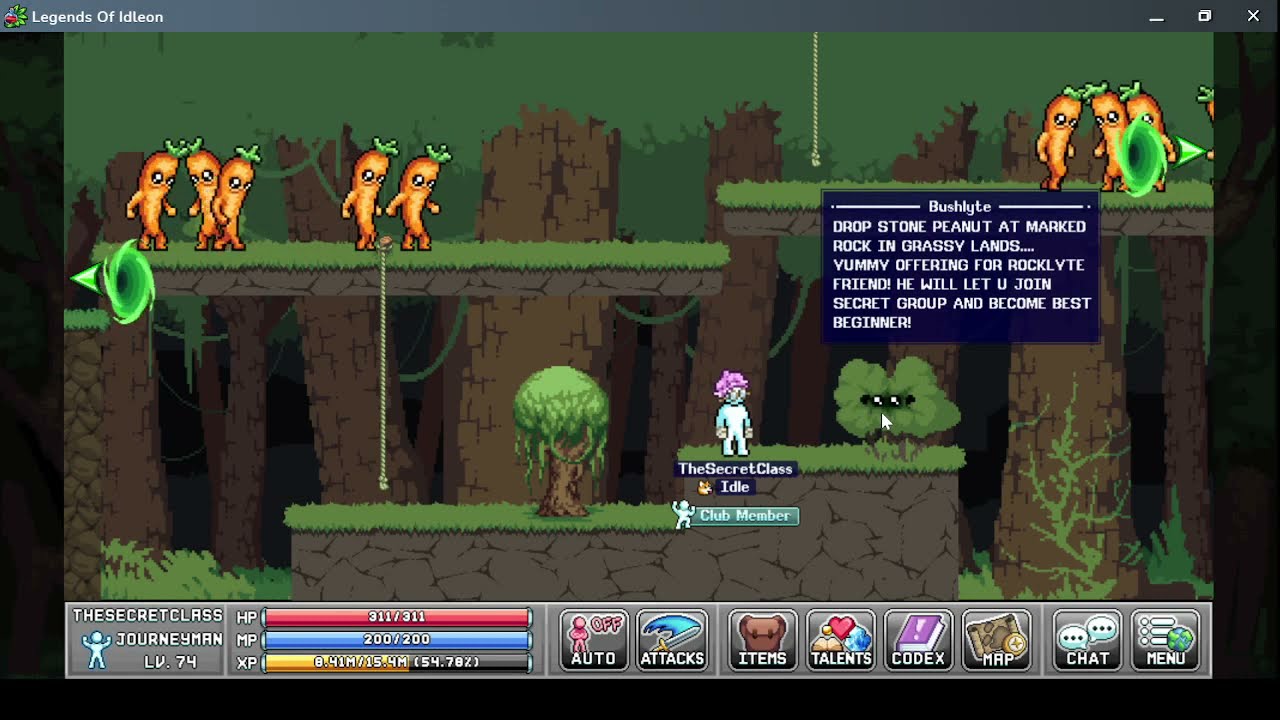Open the Items inventory
Viewport: 1280px width, 720px height.
pyautogui.click(x=762, y=640)
